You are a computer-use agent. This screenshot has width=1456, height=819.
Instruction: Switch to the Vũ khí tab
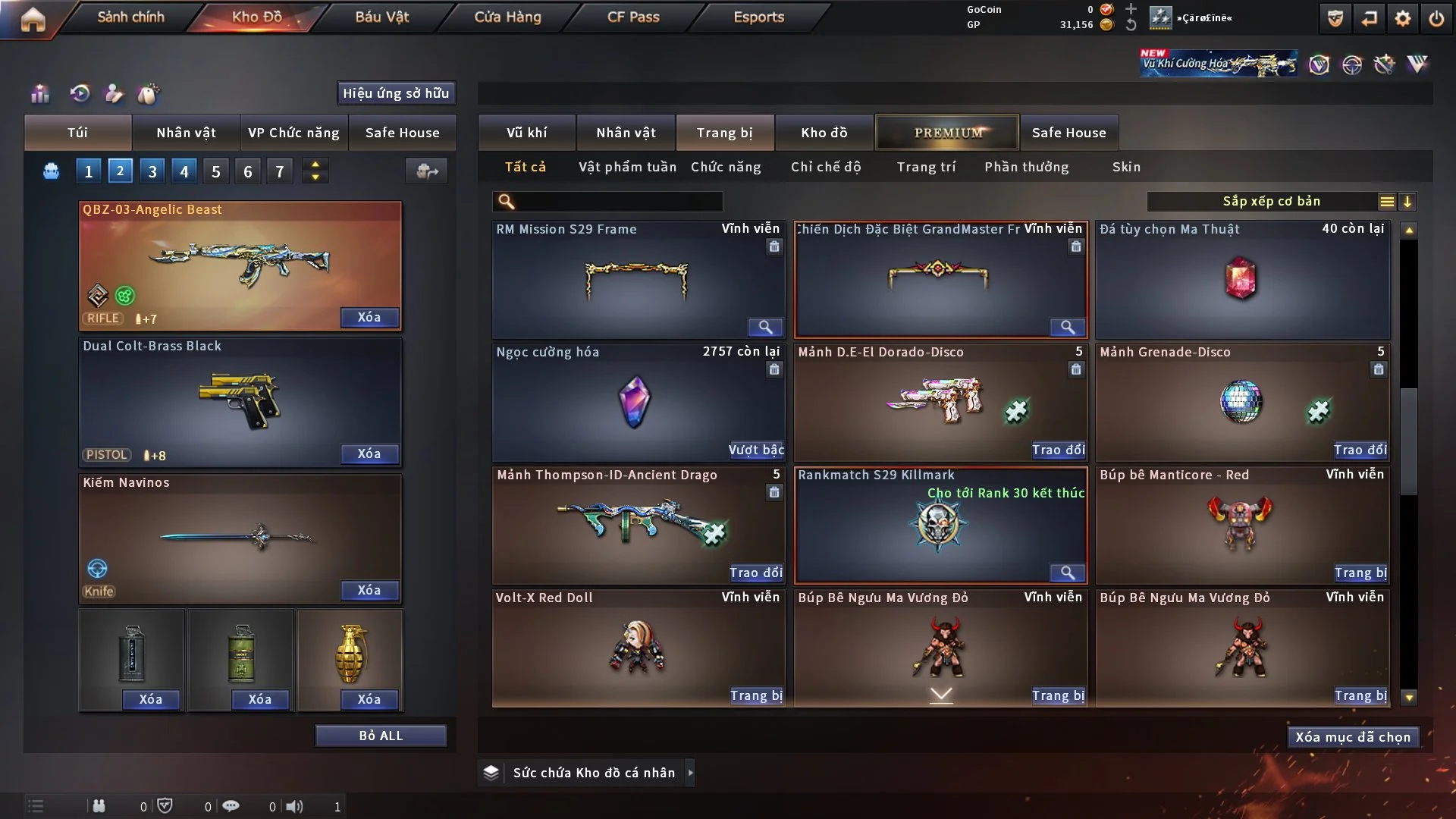click(526, 133)
